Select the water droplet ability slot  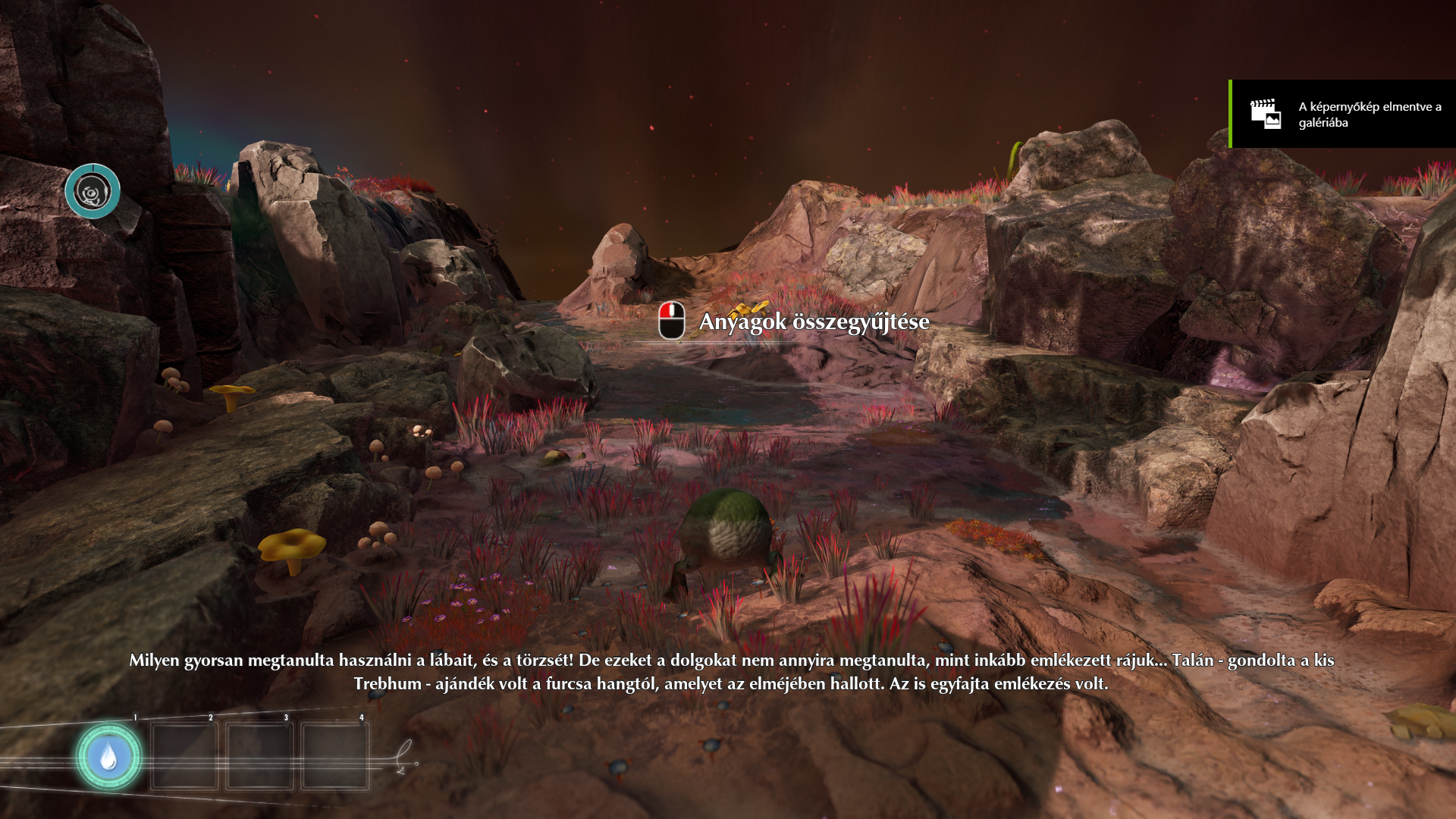(108, 757)
